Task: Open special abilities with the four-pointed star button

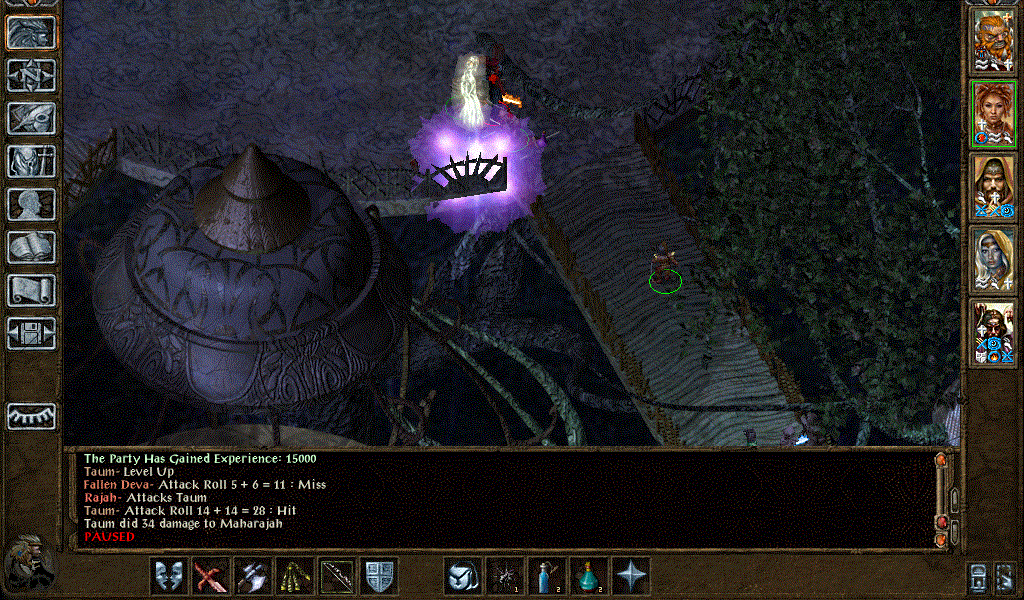Action: (x=631, y=577)
